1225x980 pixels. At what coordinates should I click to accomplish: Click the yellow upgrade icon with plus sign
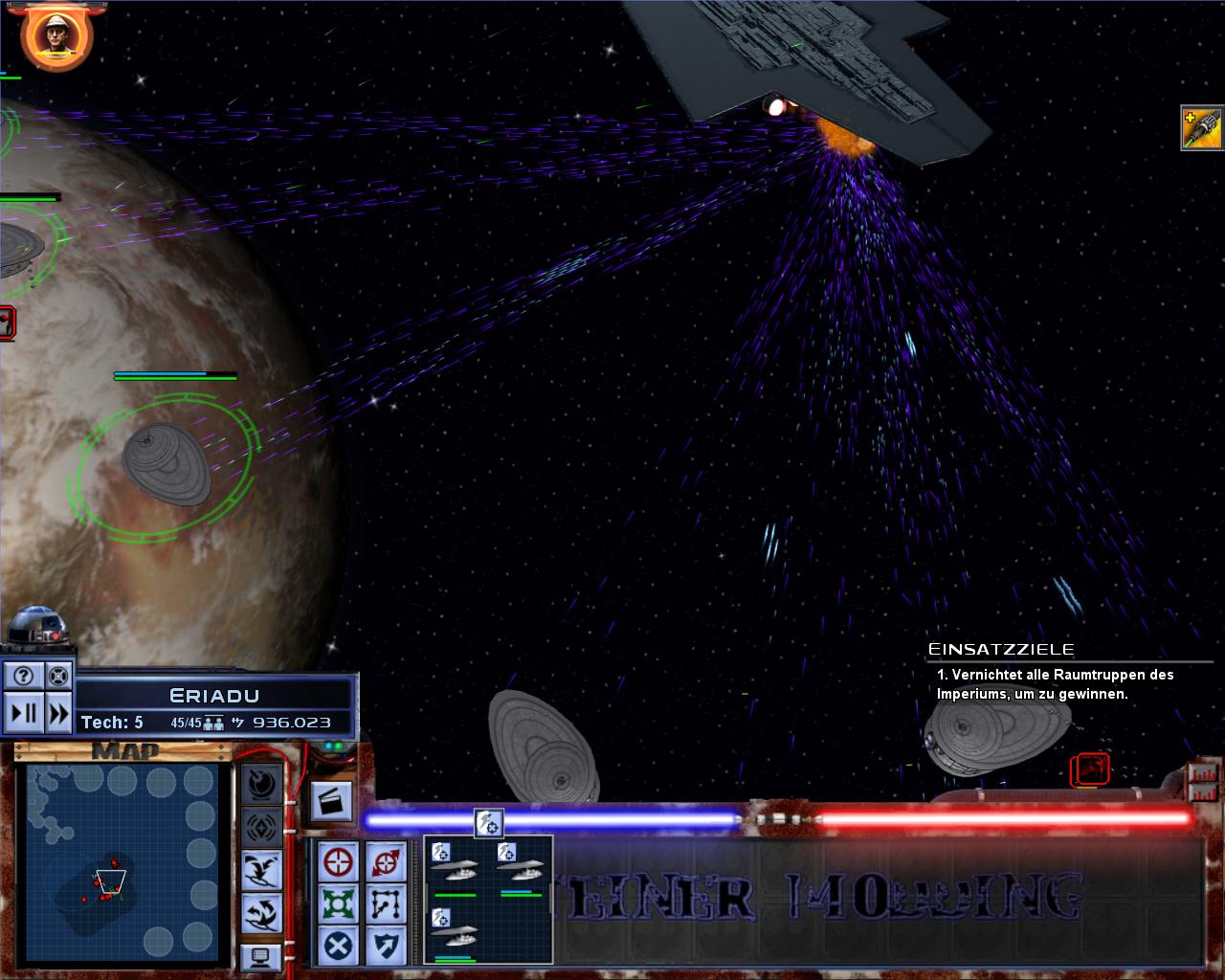tap(1202, 129)
